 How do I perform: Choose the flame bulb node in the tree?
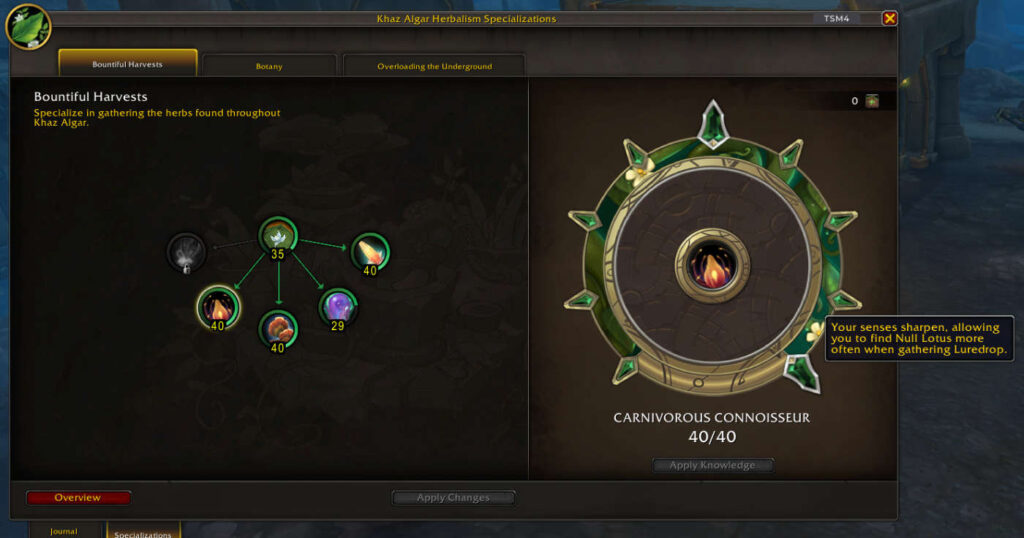click(217, 305)
